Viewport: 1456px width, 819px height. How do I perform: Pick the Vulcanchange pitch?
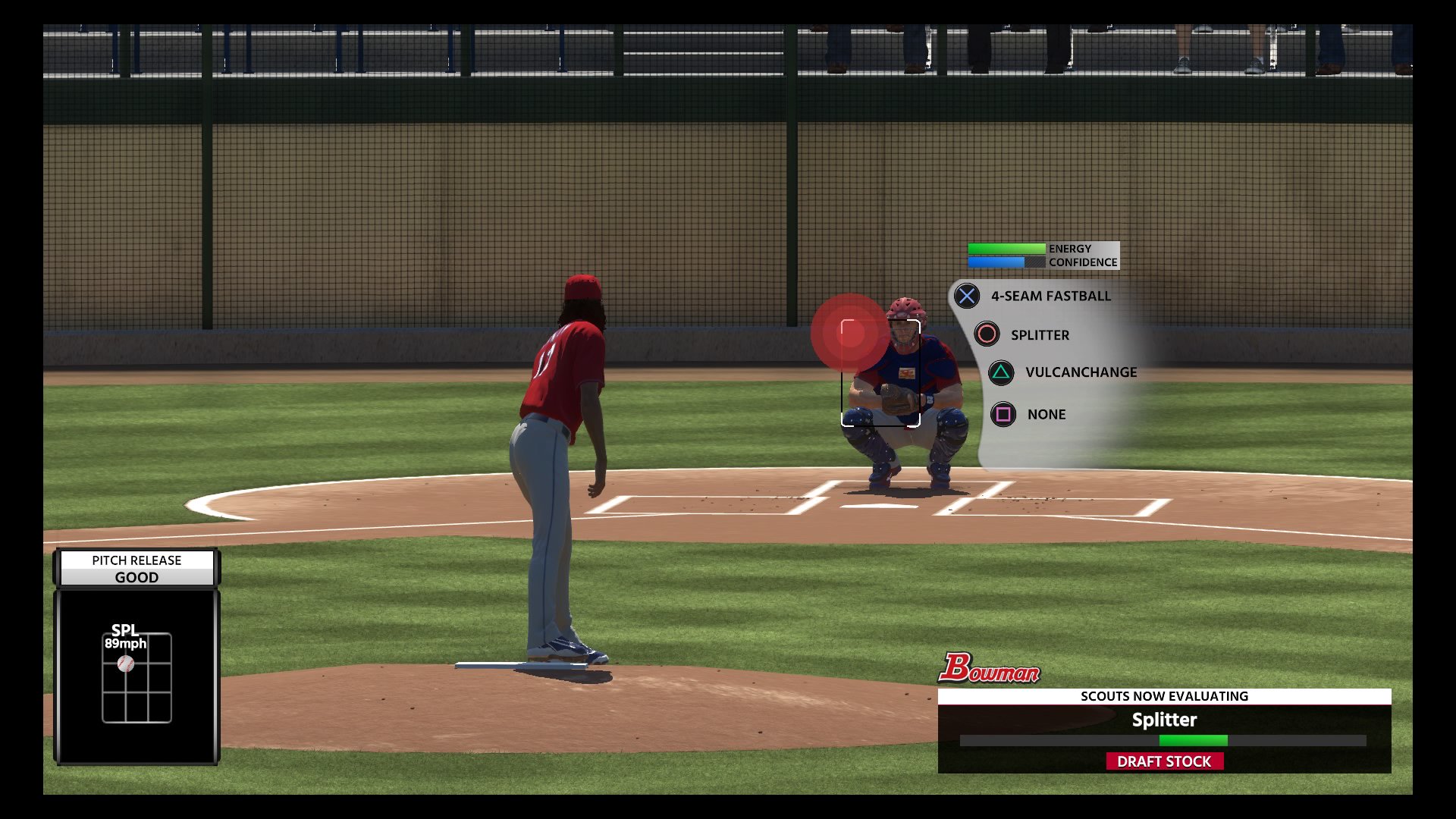[x=1080, y=372]
